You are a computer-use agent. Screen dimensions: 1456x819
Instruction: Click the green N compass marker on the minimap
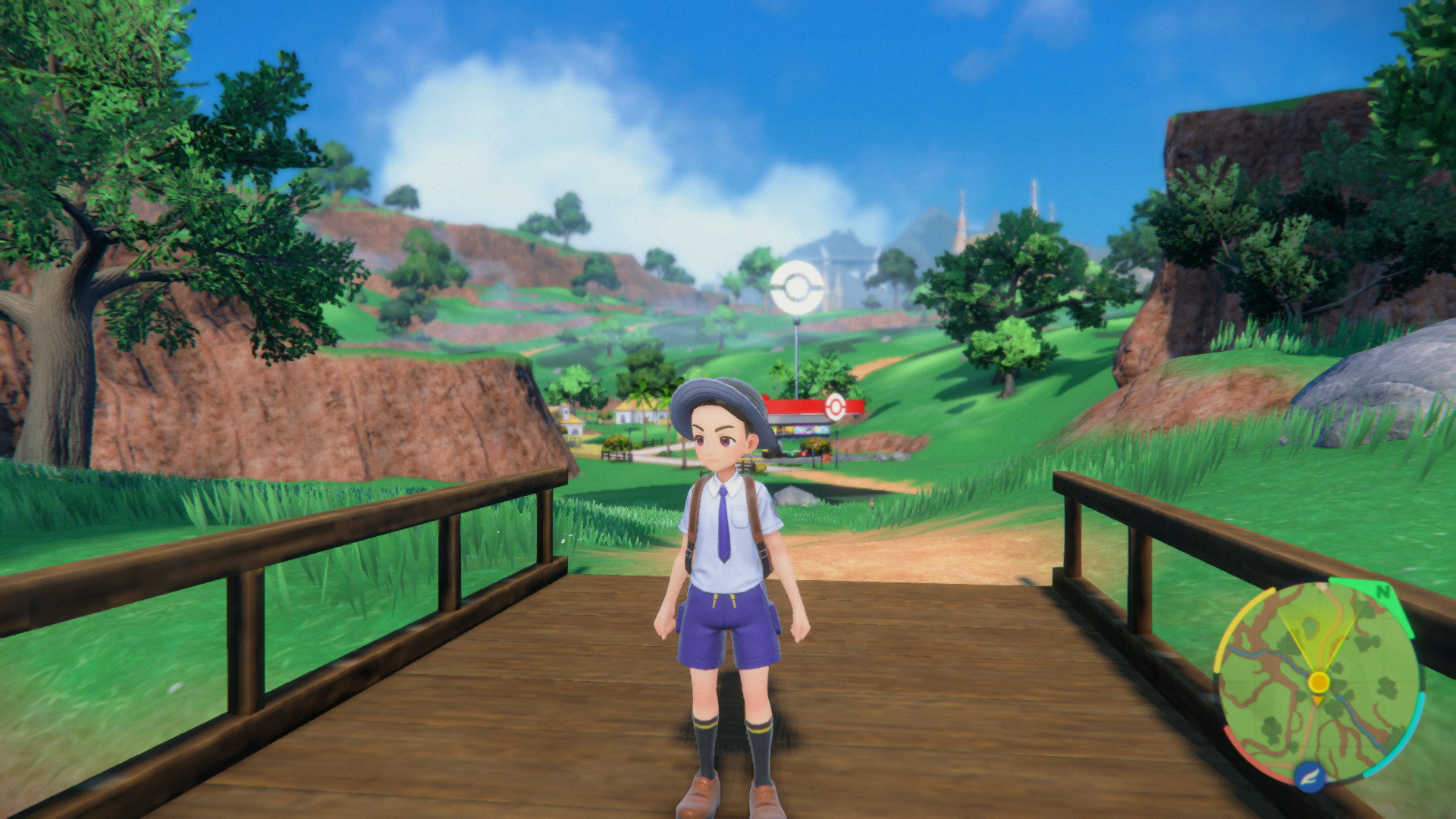pos(1384,591)
